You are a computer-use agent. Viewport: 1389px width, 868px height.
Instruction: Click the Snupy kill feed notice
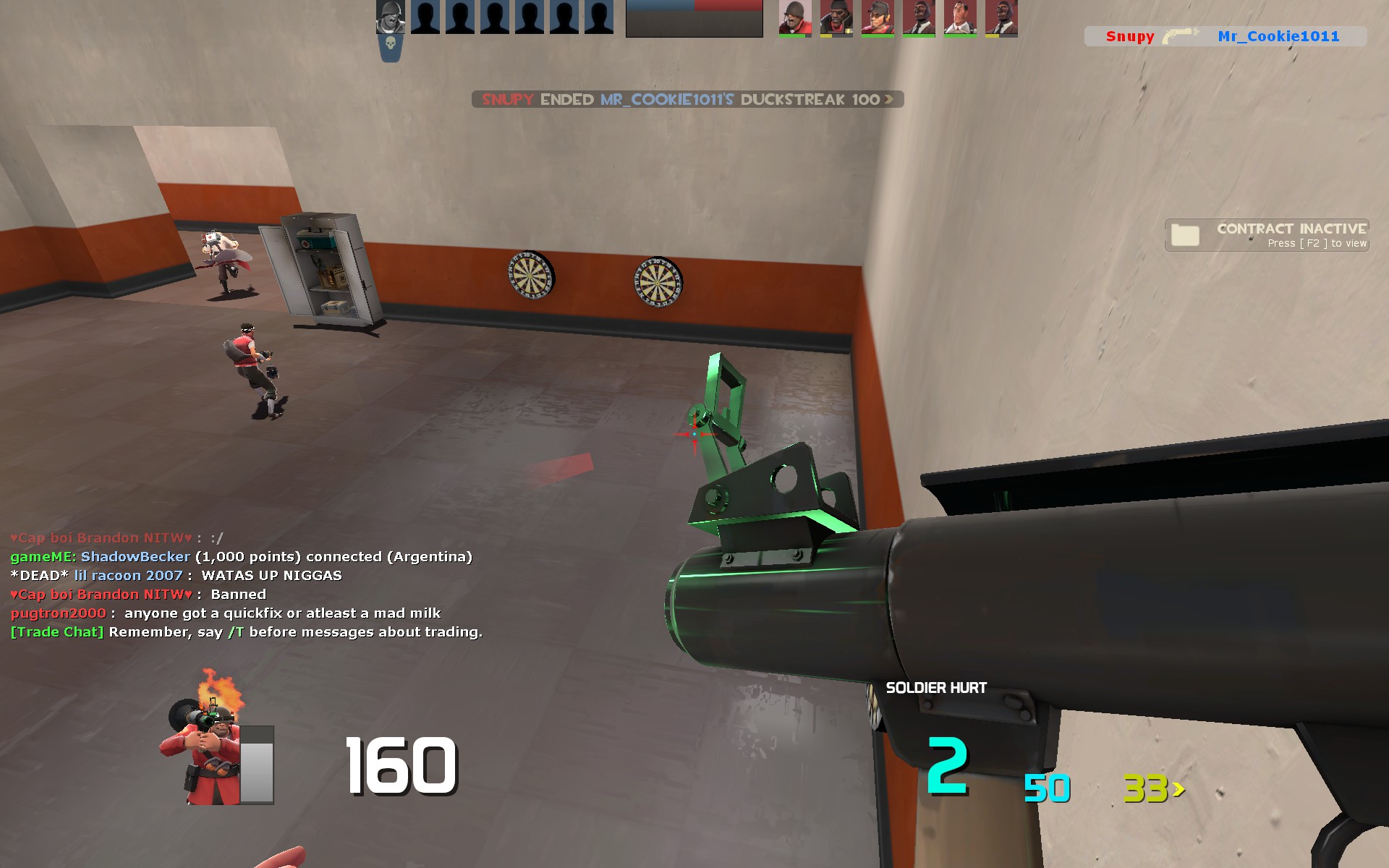[x=1225, y=36]
